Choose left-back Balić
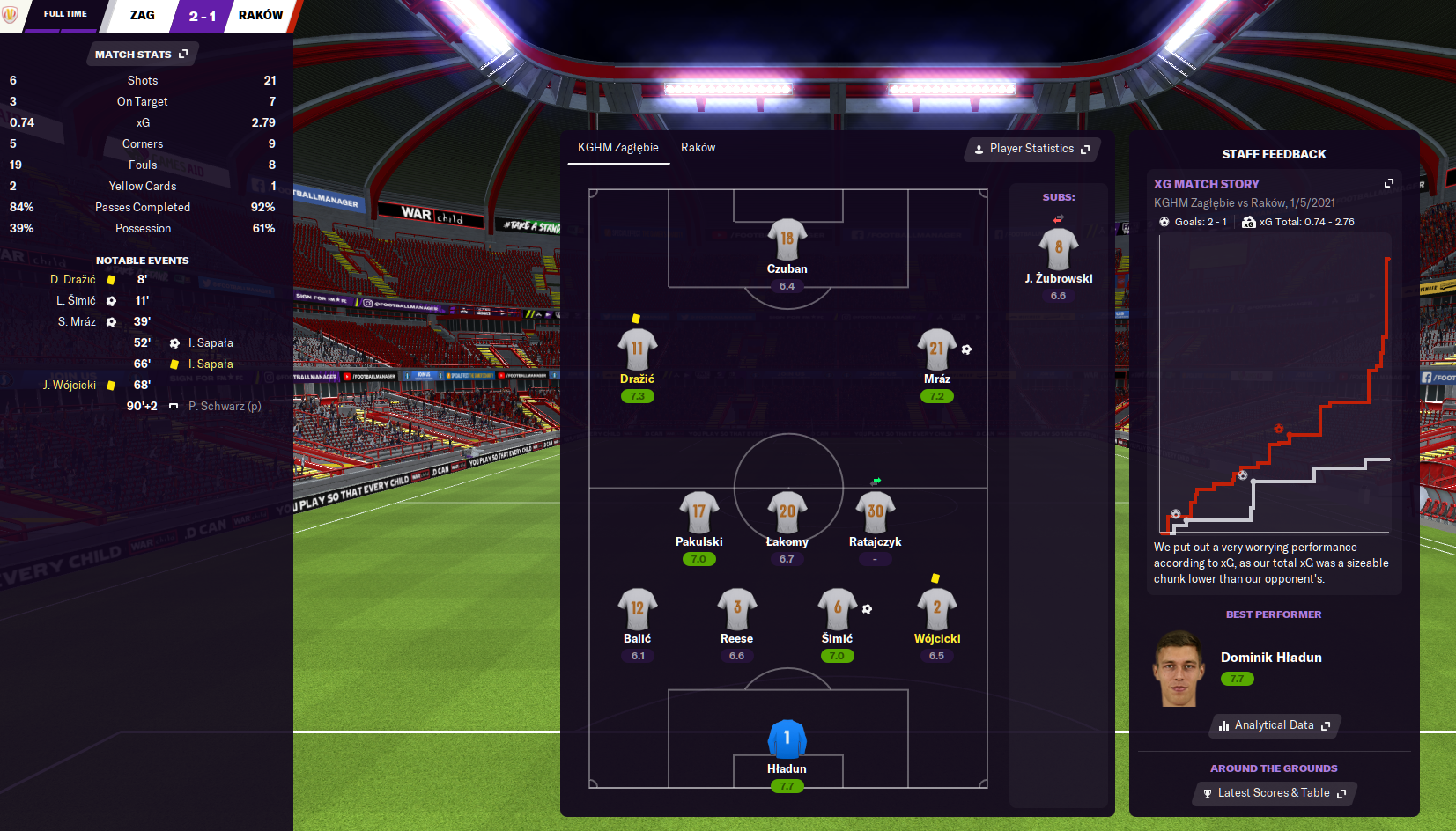Screen dimensions: 1456x831 click(637, 609)
